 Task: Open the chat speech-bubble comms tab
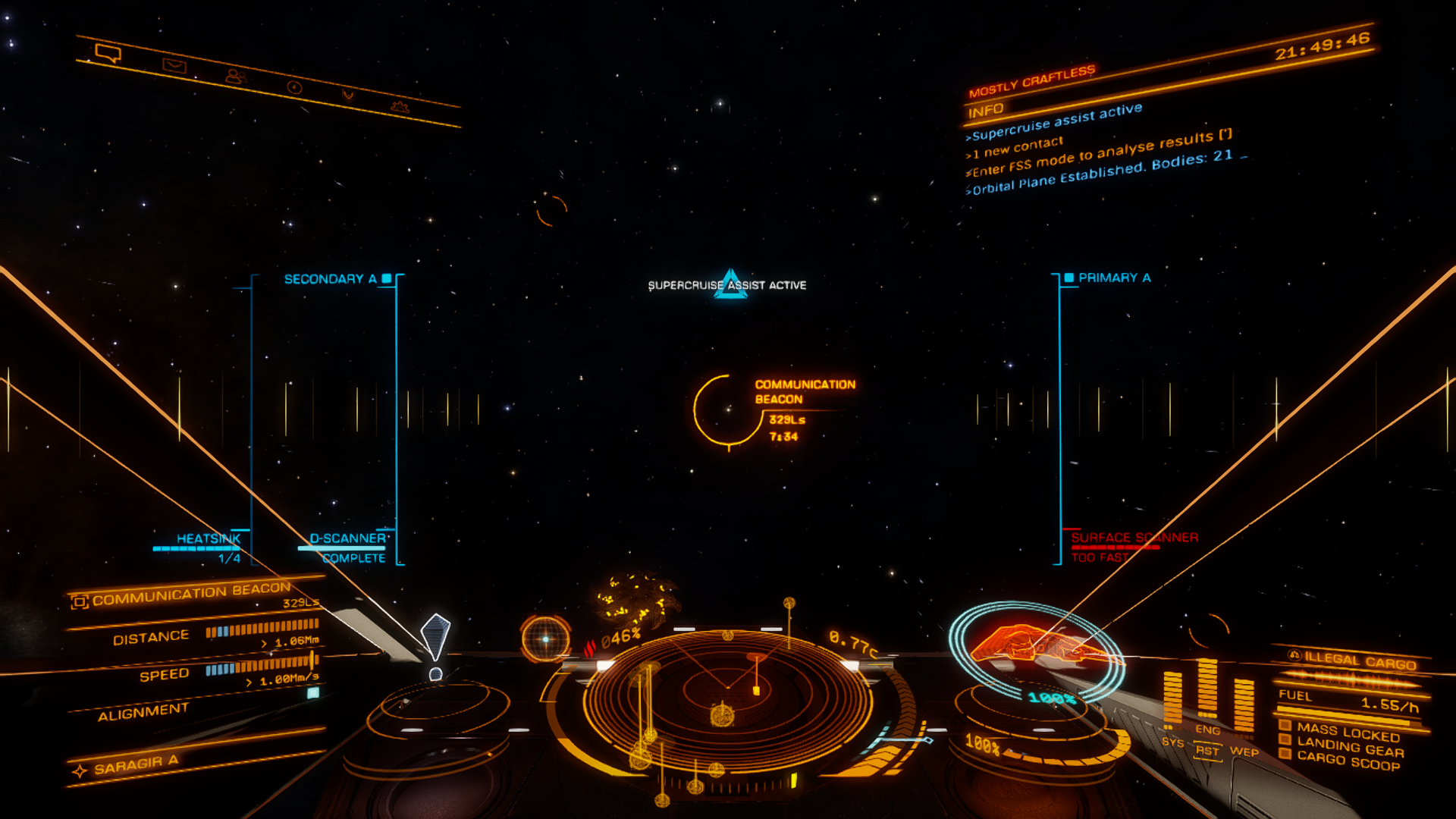pos(108,53)
